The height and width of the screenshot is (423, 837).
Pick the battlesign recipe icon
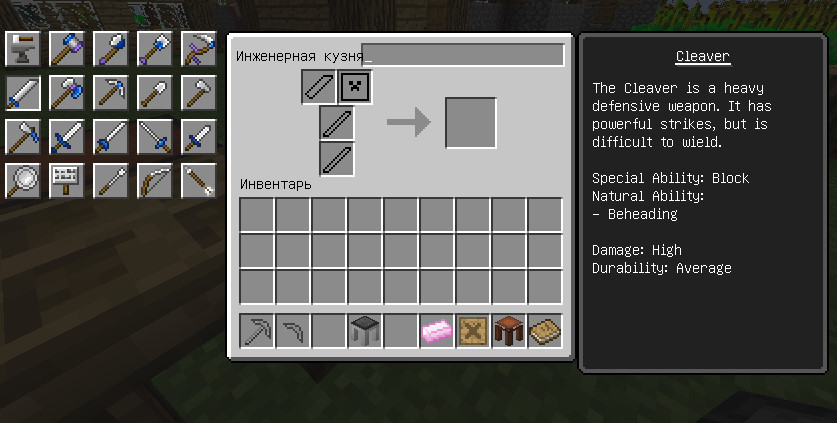66,180
